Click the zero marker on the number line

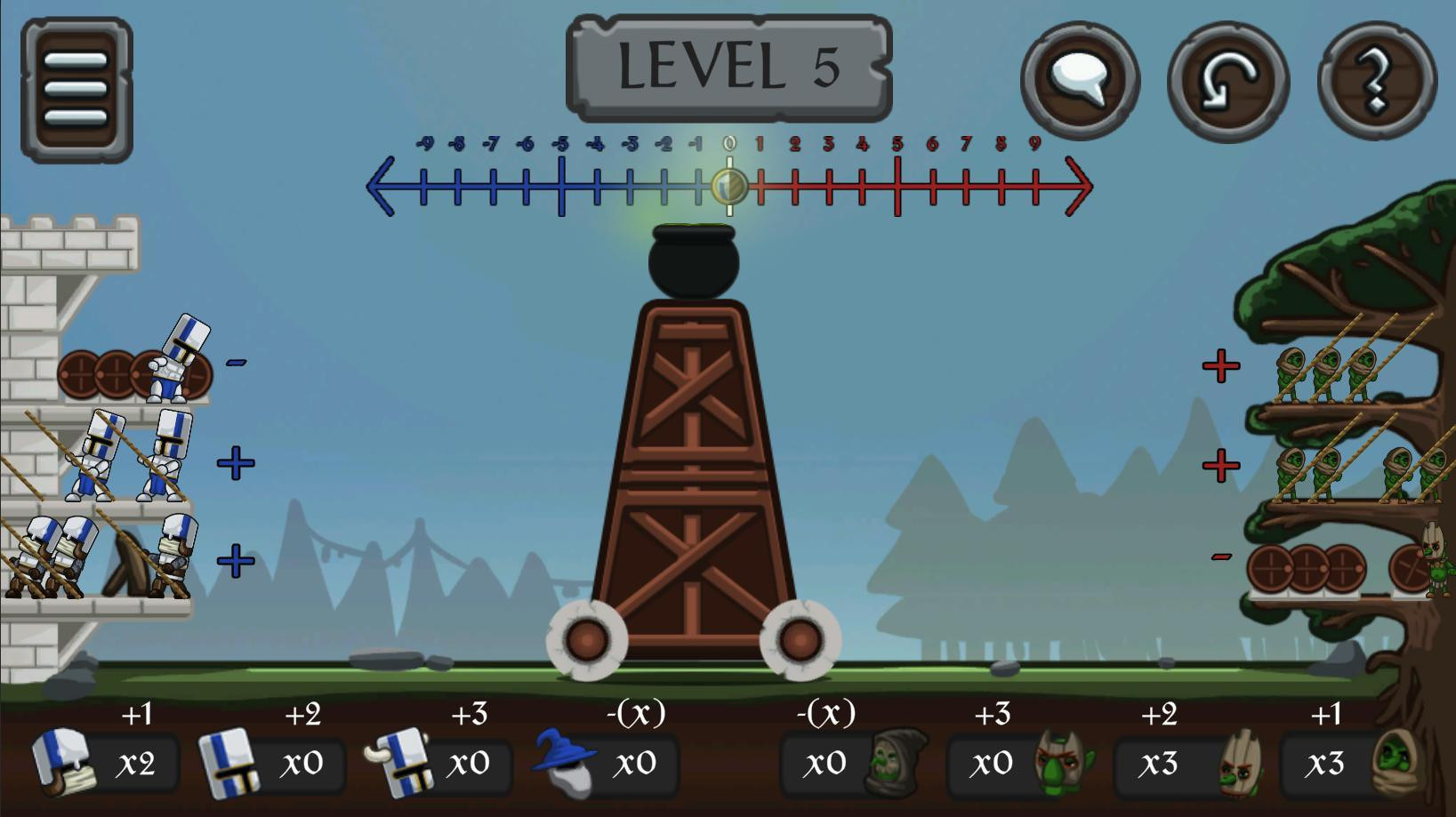(x=729, y=187)
